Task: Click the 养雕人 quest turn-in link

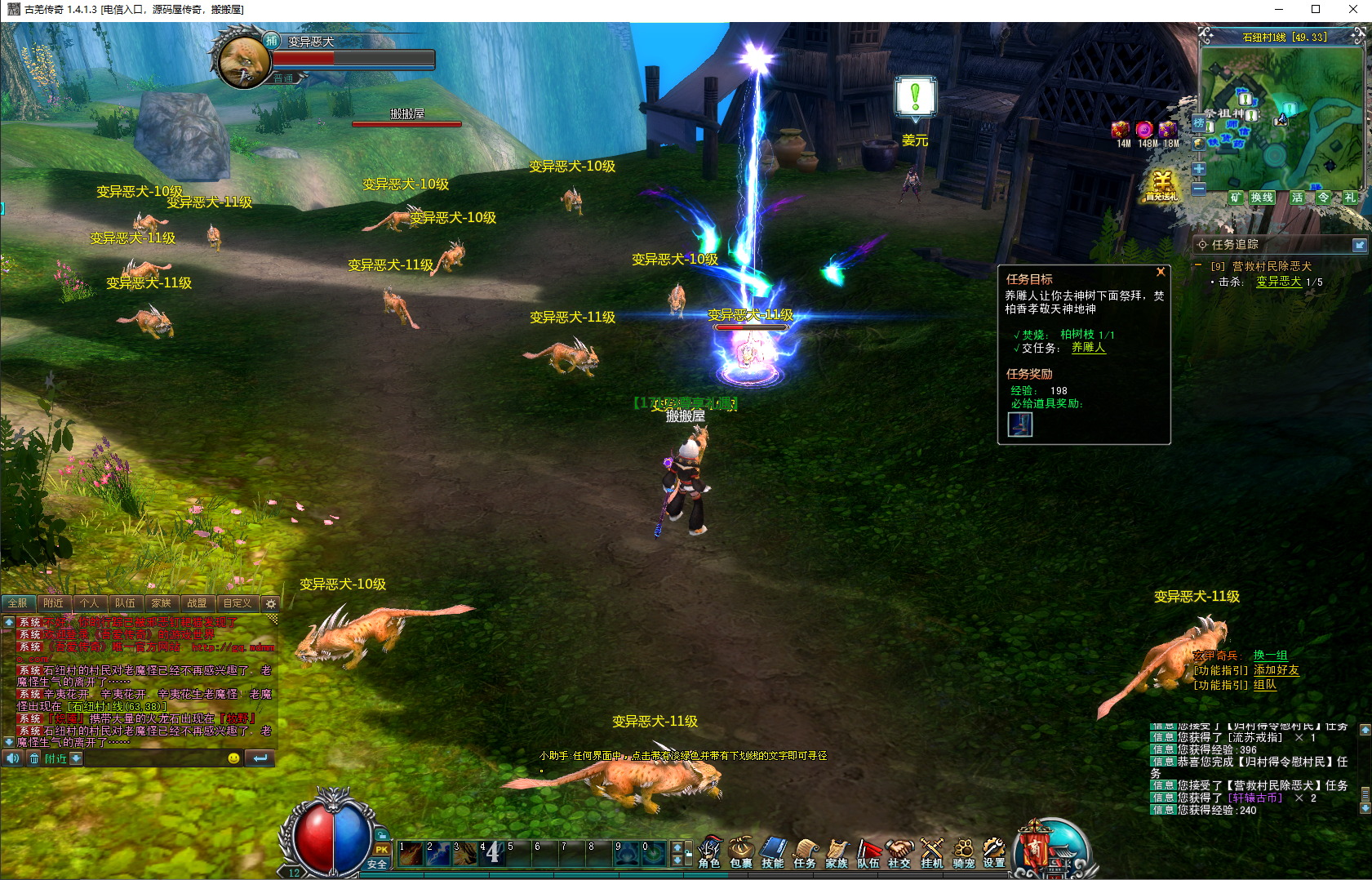Action: click(x=1088, y=348)
